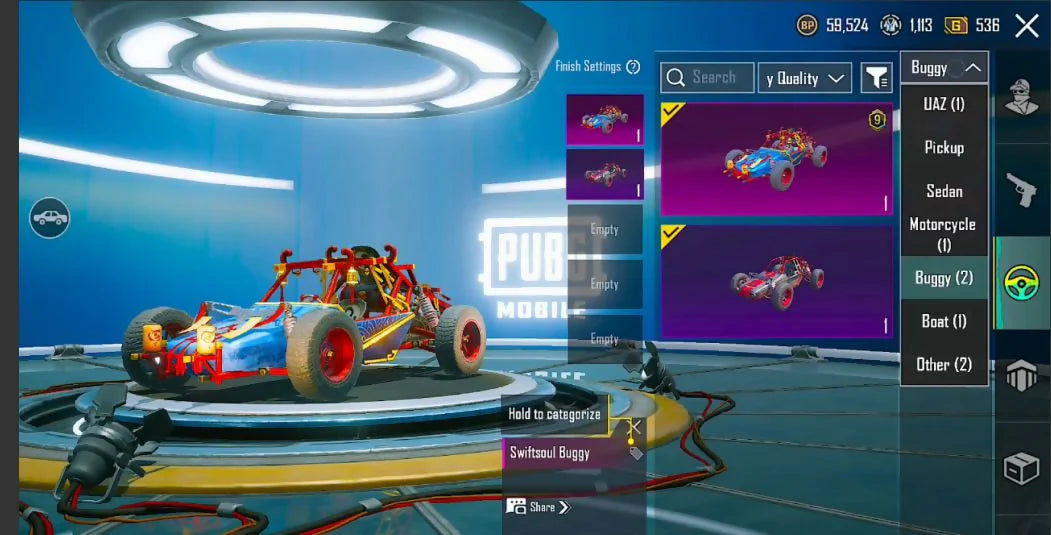Toggle the round car view button
1051x535 pixels.
tap(49, 217)
